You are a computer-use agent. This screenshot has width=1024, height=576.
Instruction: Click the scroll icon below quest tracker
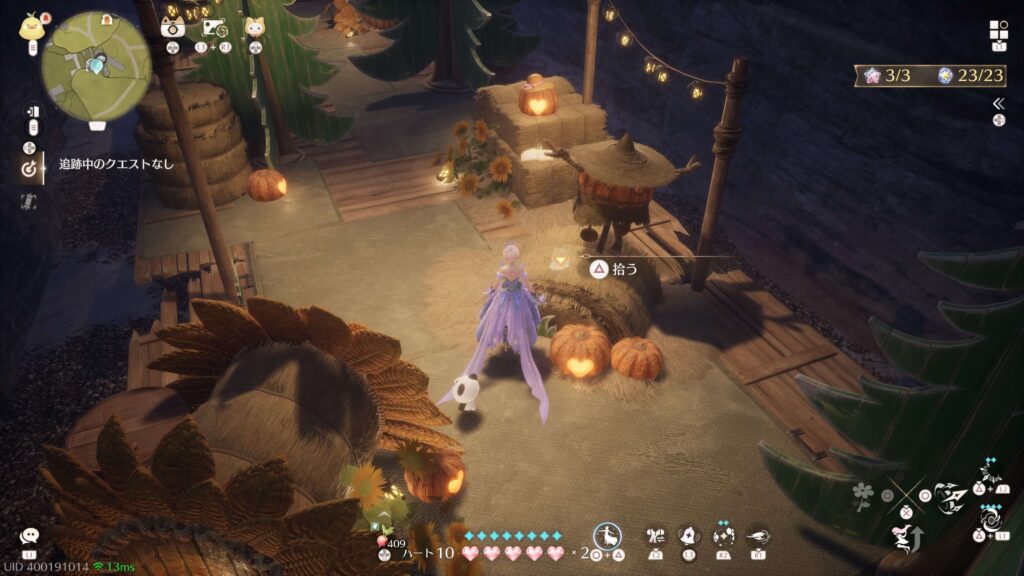coord(29,201)
